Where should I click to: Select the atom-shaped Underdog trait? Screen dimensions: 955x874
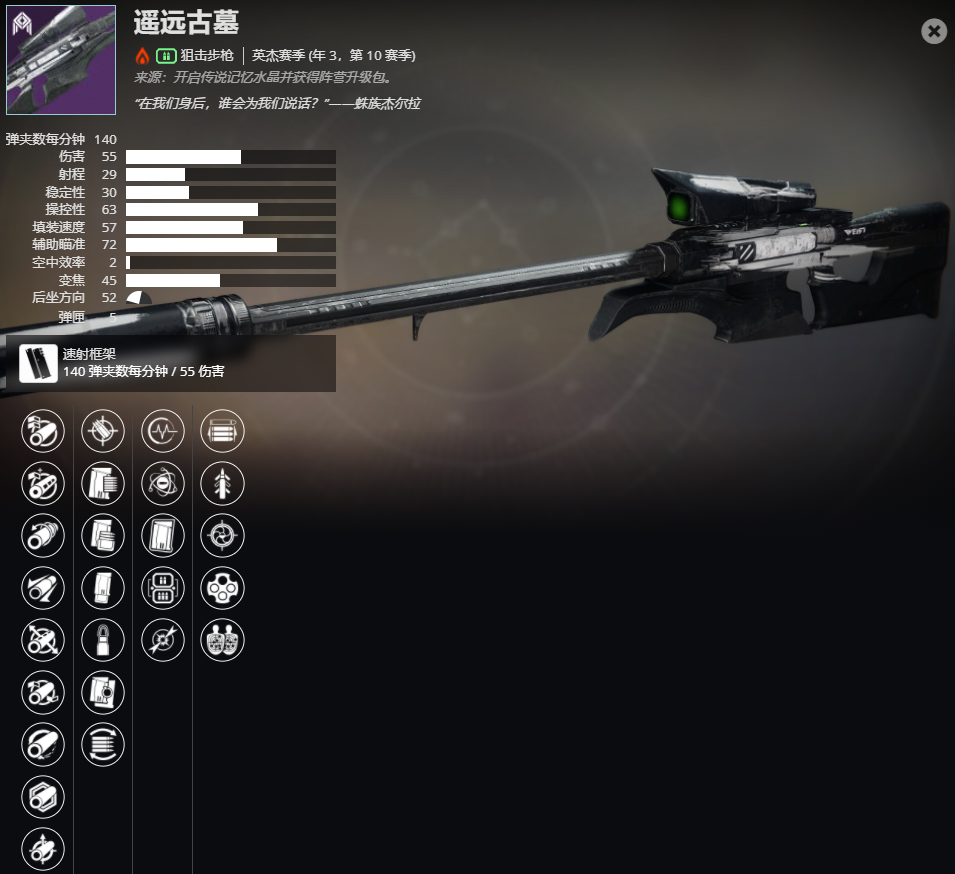tap(163, 483)
